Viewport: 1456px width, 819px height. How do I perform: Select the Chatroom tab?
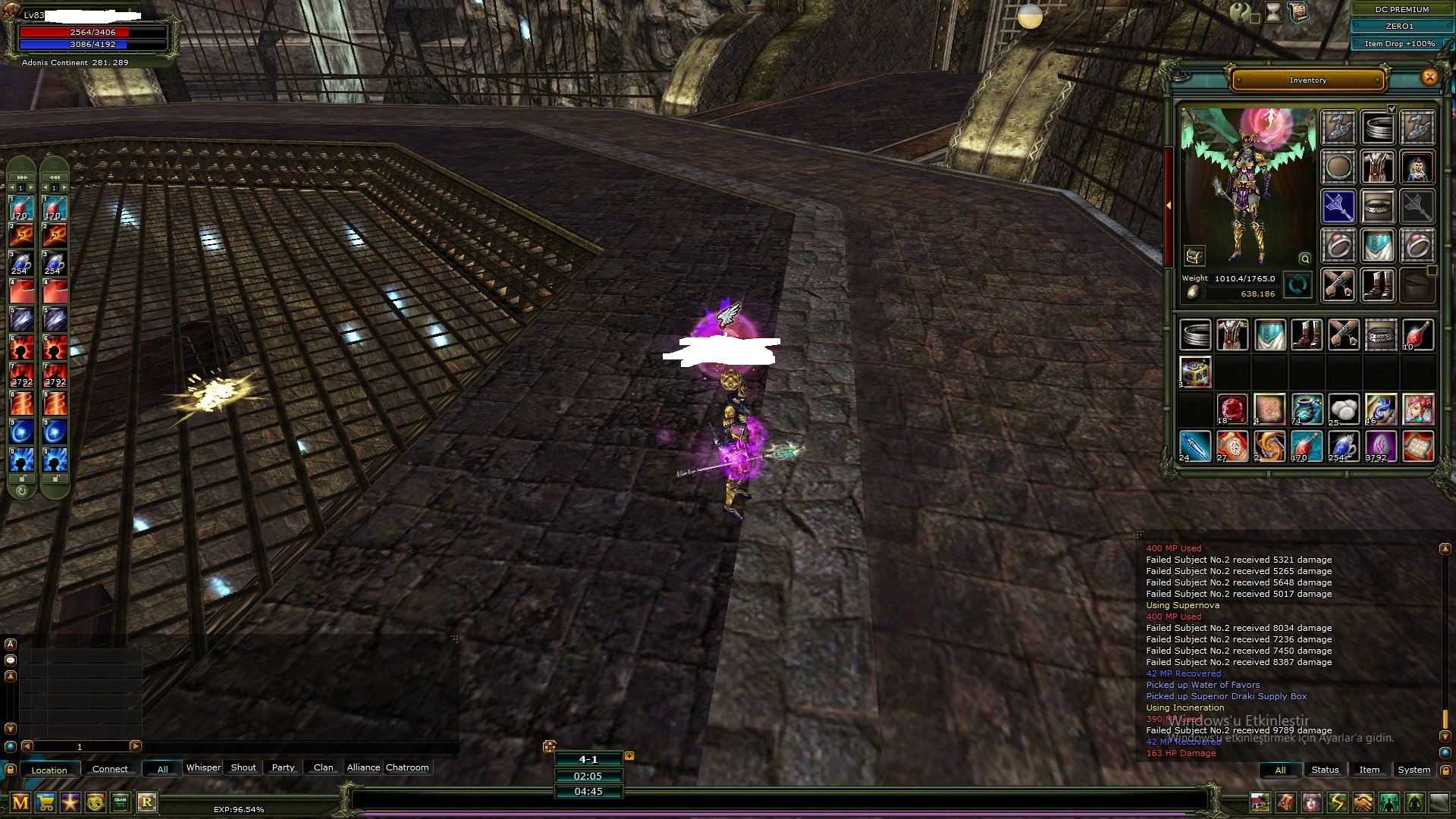tap(407, 767)
